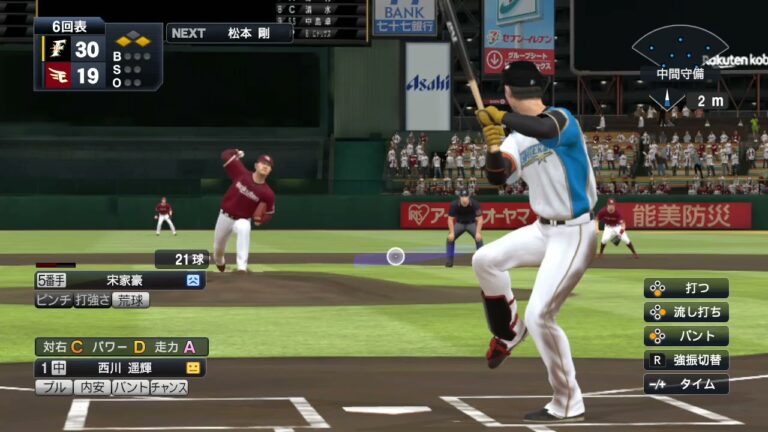Toggle the 強振切替 power swing option
768x432 pixels.
click(x=686, y=360)
